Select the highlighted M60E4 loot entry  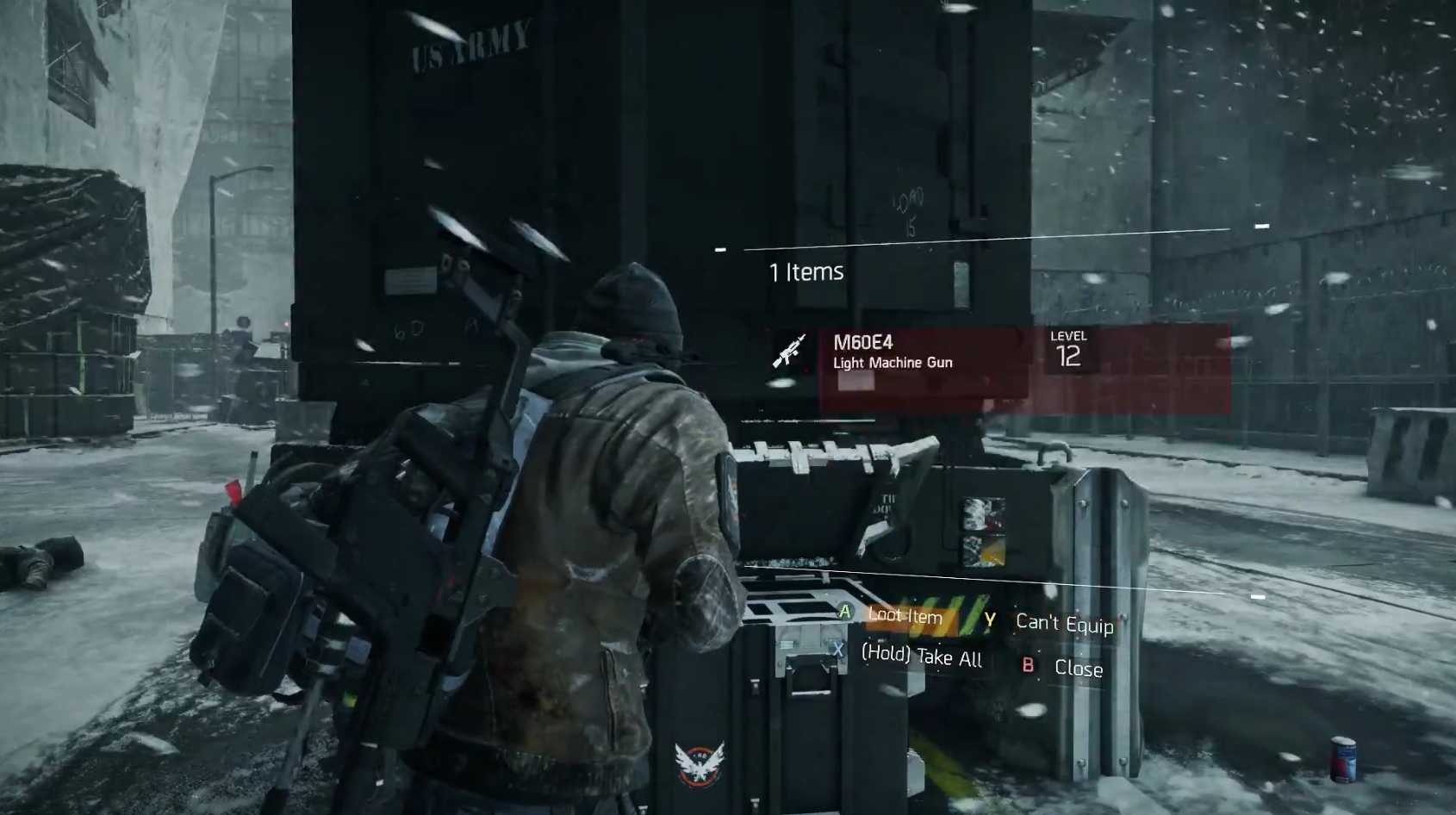click(948, 362)
